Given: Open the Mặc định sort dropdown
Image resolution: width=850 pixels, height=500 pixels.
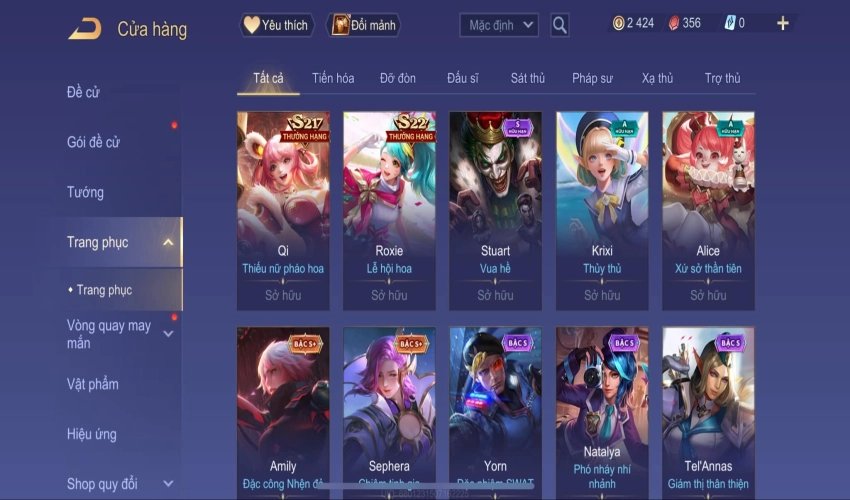Looking at the screenshot, I should click(x=499, y=25).
